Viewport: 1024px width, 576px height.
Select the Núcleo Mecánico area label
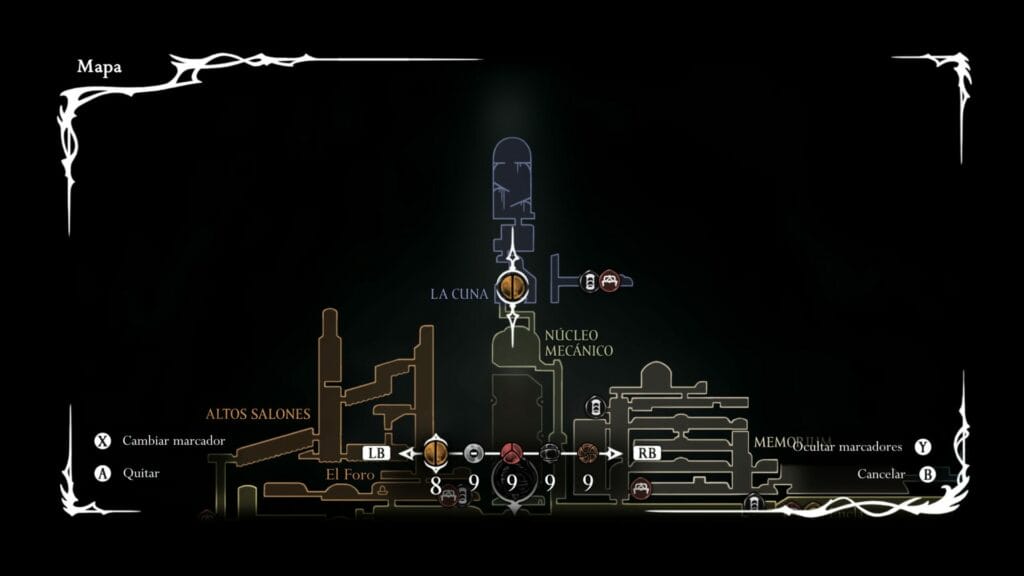pyautogui.click(x=578, y=342)
